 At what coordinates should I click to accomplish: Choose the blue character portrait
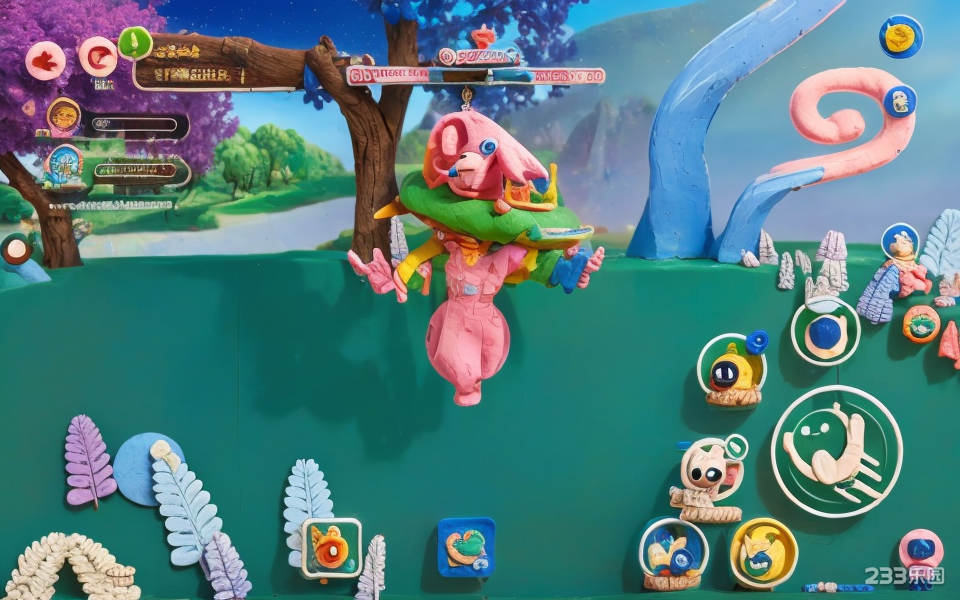(x=65, y=165)
